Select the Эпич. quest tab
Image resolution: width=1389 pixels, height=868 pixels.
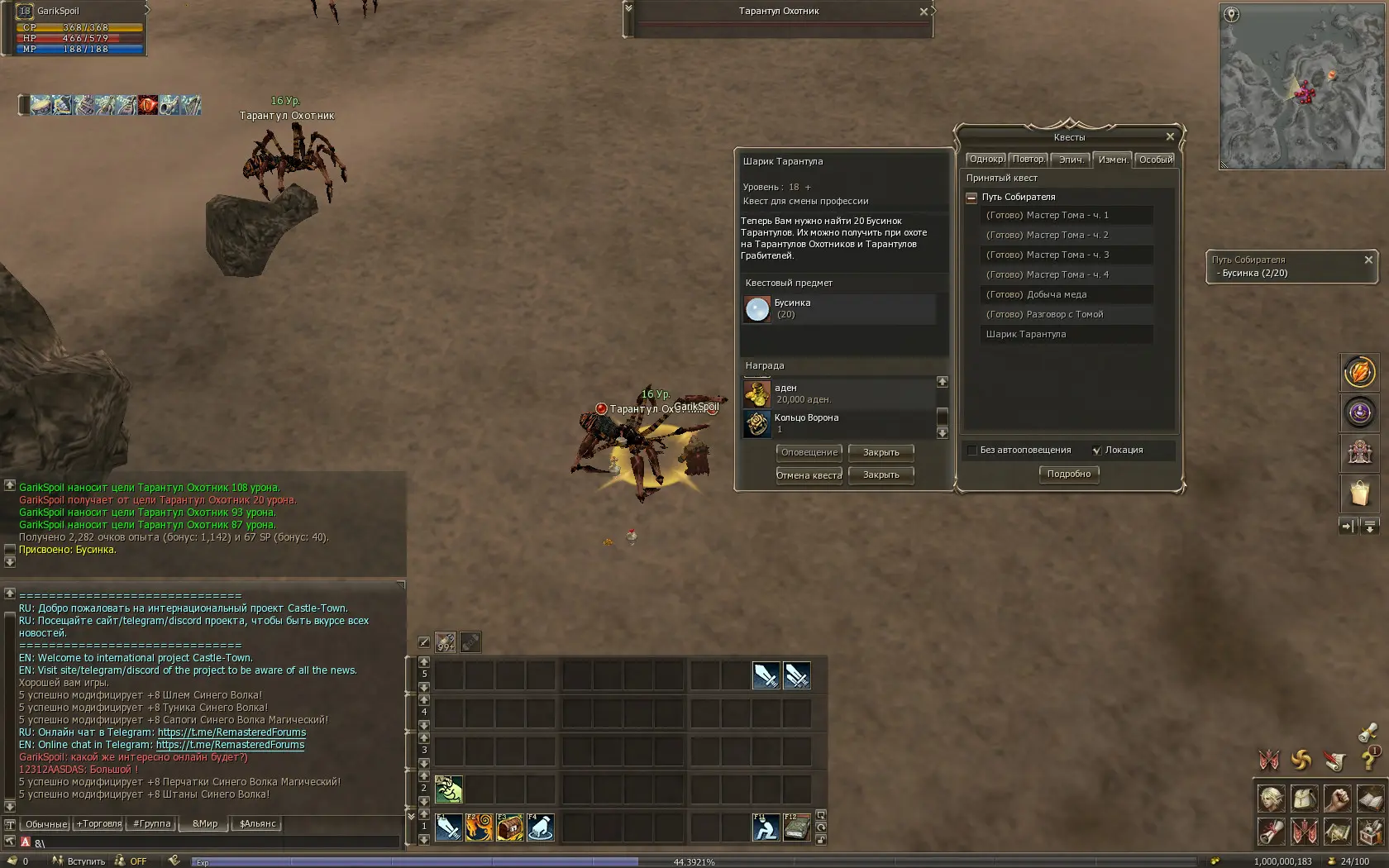pos(1071,160)
